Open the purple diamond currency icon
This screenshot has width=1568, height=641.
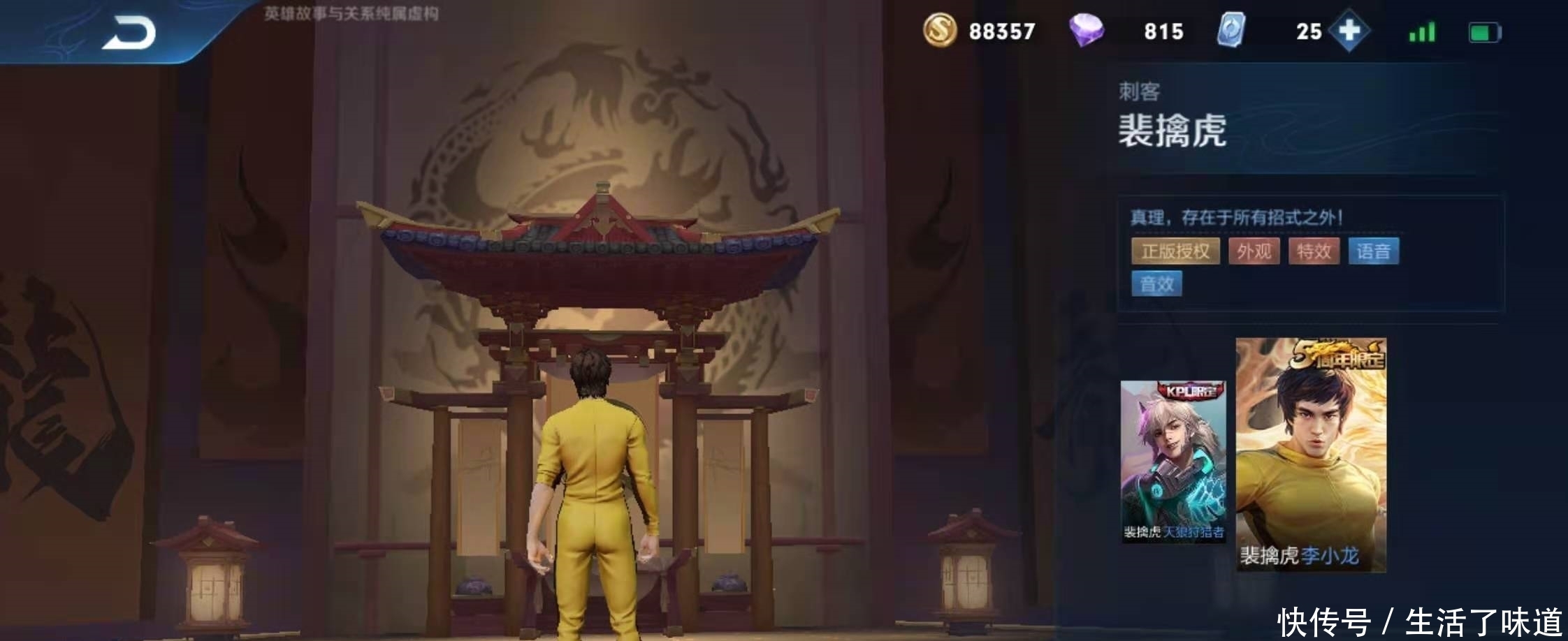pyautogui.click(x=1086, y=31)
